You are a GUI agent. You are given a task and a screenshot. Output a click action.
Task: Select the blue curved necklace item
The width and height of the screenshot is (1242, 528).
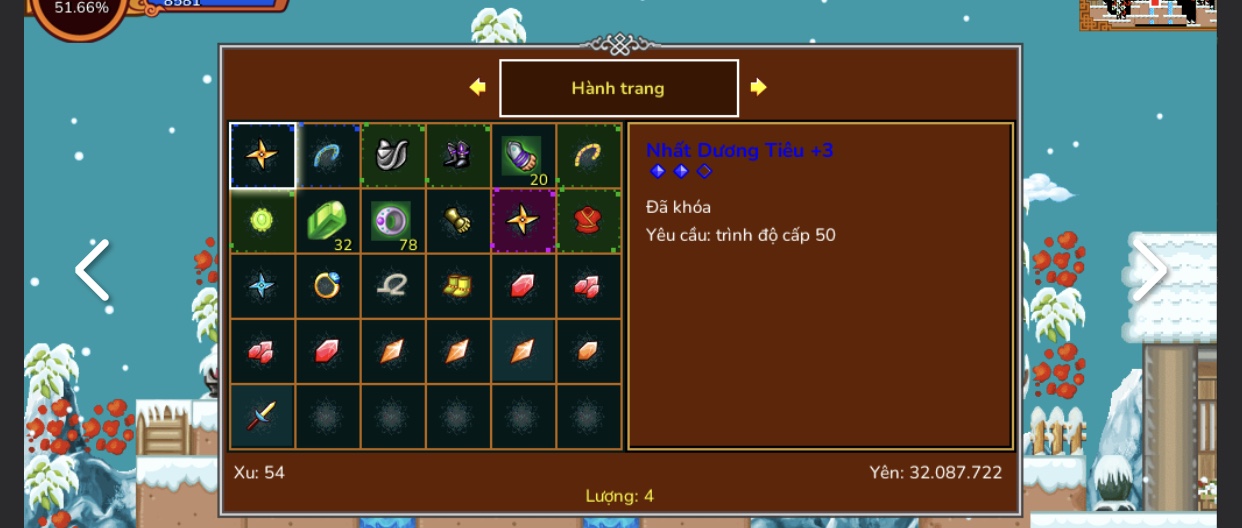[x=327, y=155]
